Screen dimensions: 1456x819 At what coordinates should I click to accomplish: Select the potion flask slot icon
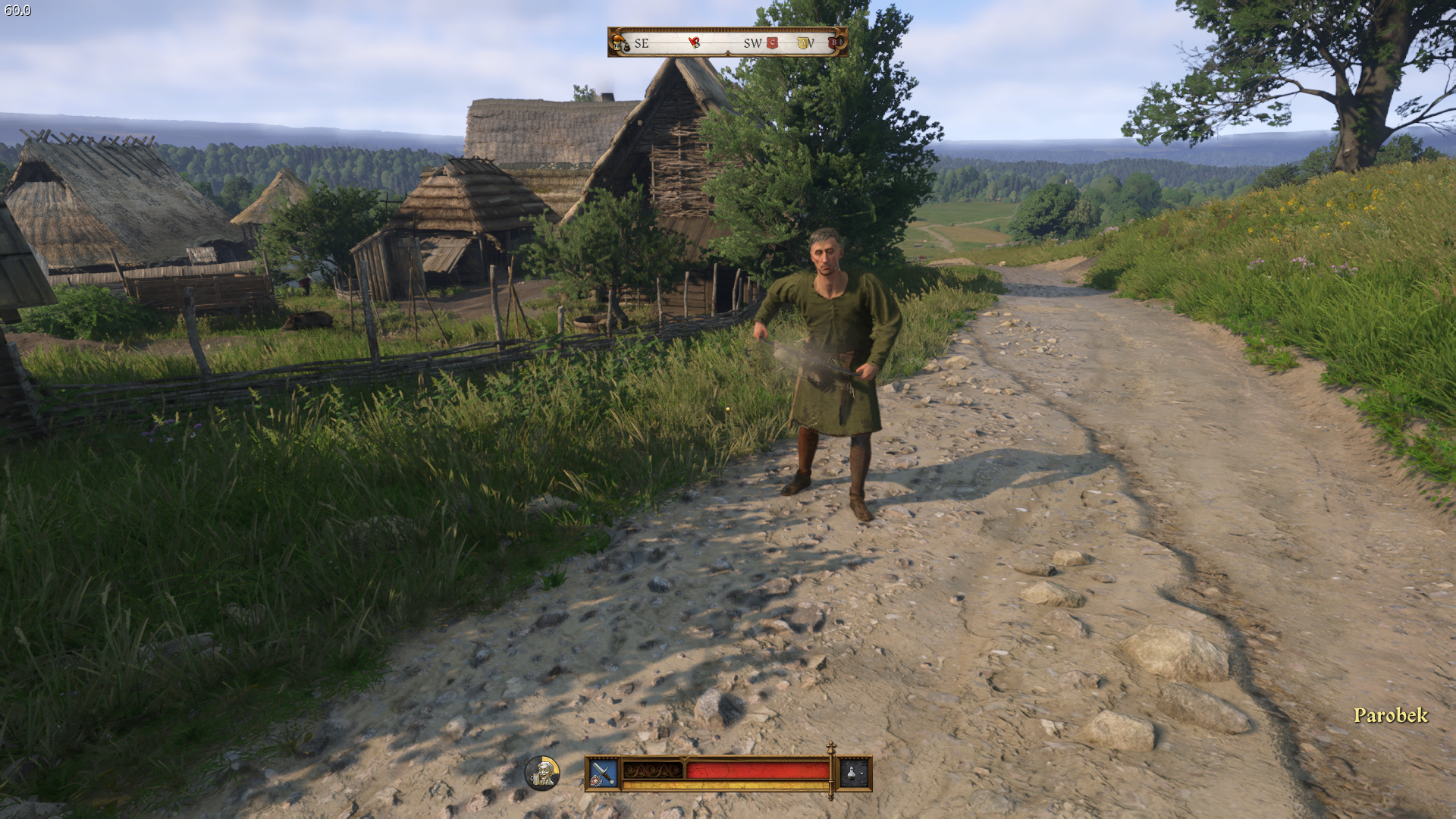point(854,773)
